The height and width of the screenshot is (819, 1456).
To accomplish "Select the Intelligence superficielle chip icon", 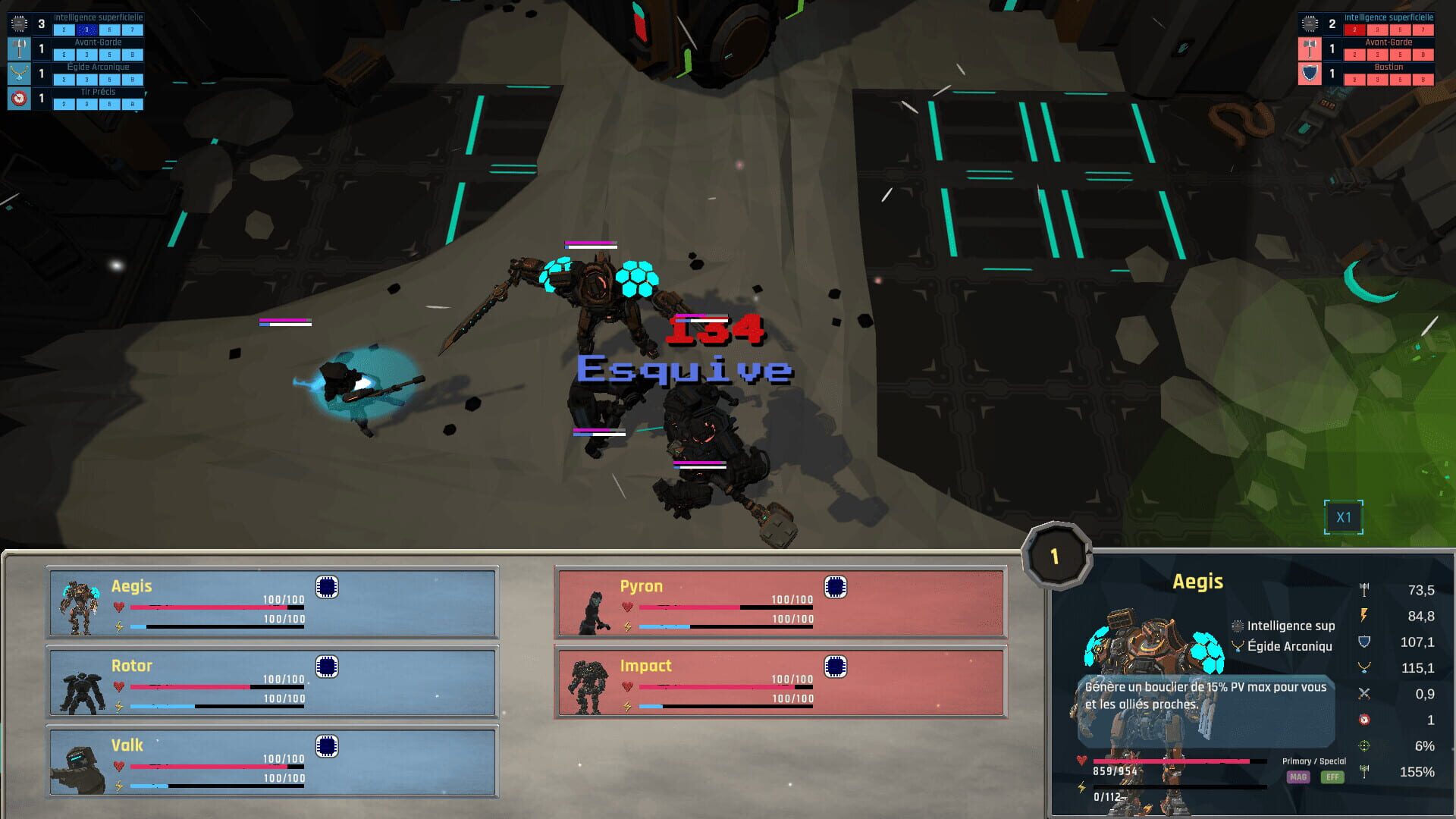I will (18, 24).
